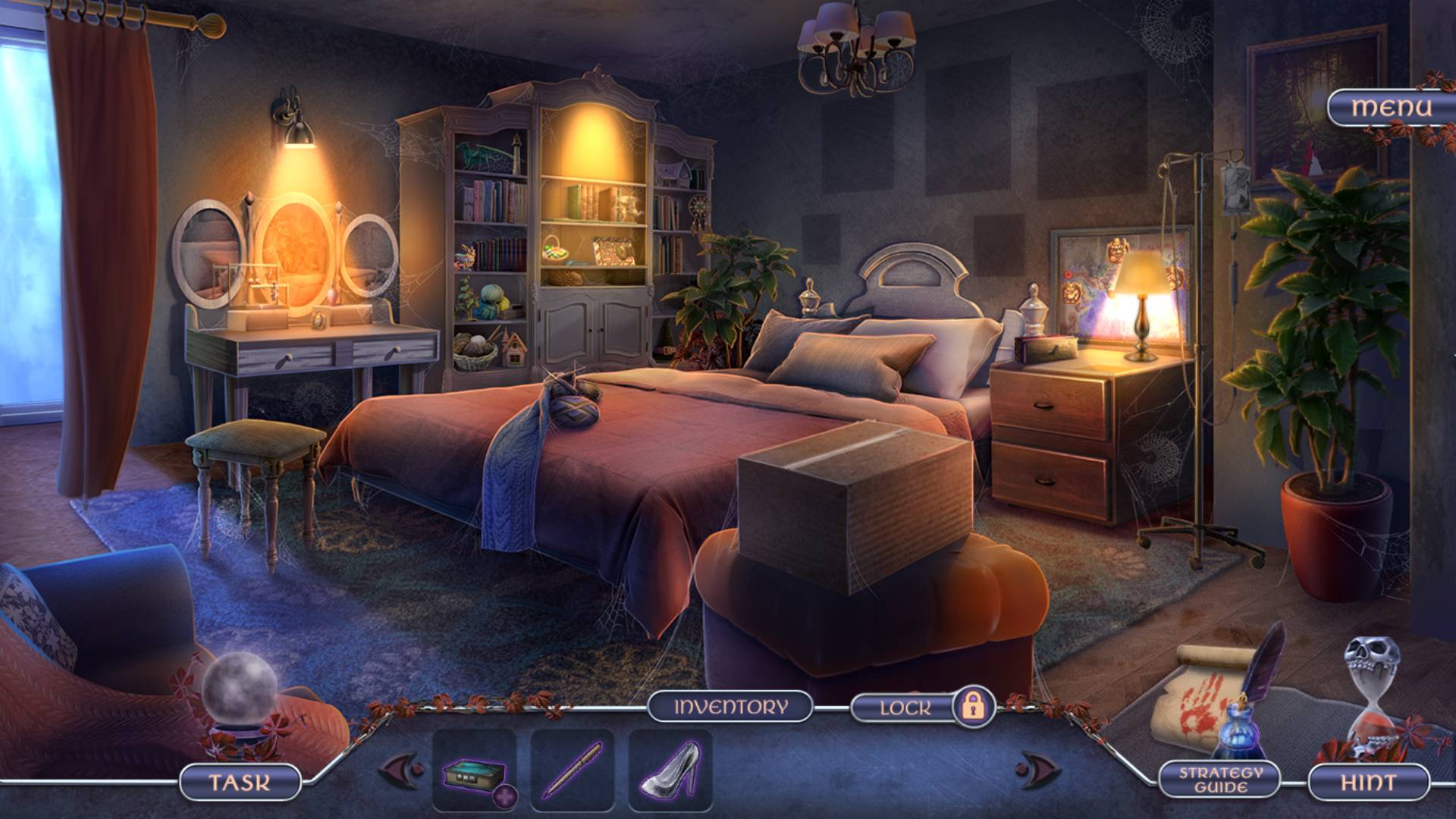The width and height of the screenshot is (1456, 819).
Task: Show previous inventory items with left arrow
Action: [400, 769]
